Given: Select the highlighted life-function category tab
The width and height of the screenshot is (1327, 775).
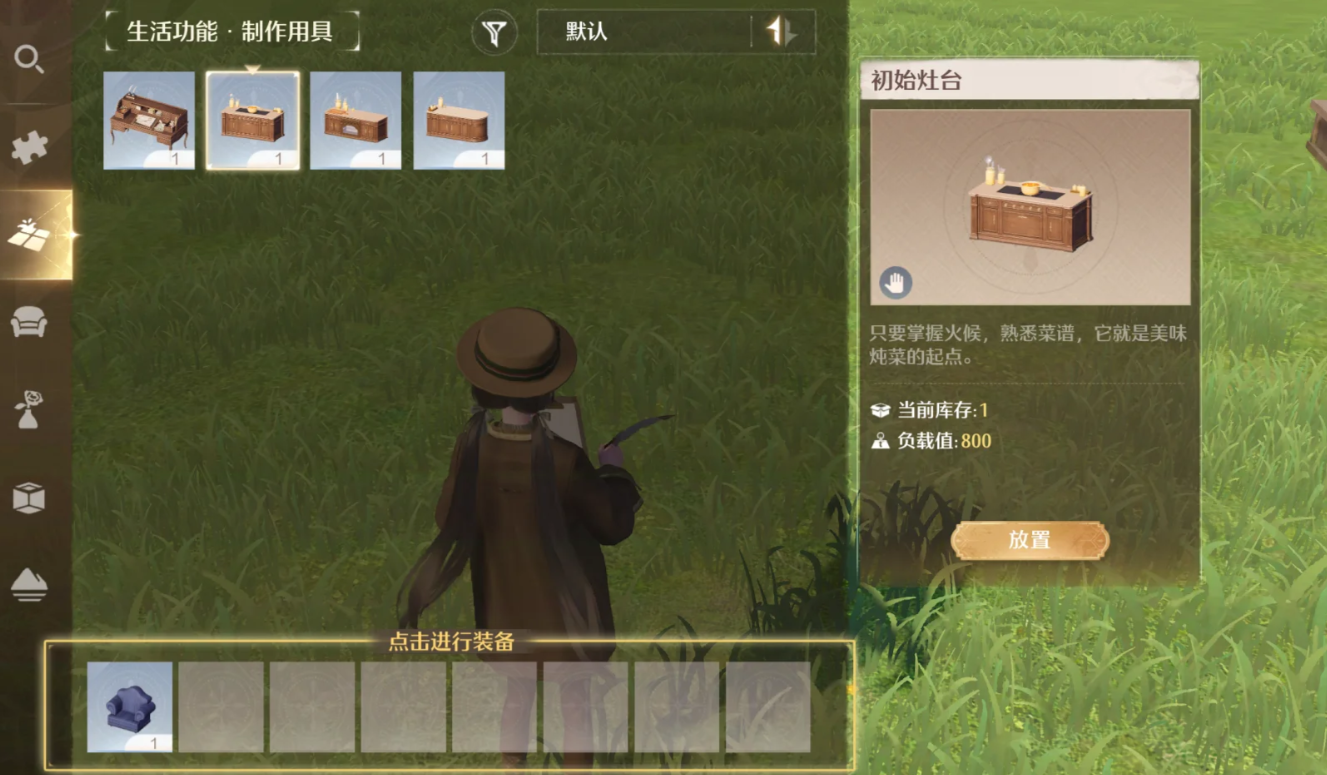Looking at the screenshot, I should pyautogui.click(x=30, y=234).
